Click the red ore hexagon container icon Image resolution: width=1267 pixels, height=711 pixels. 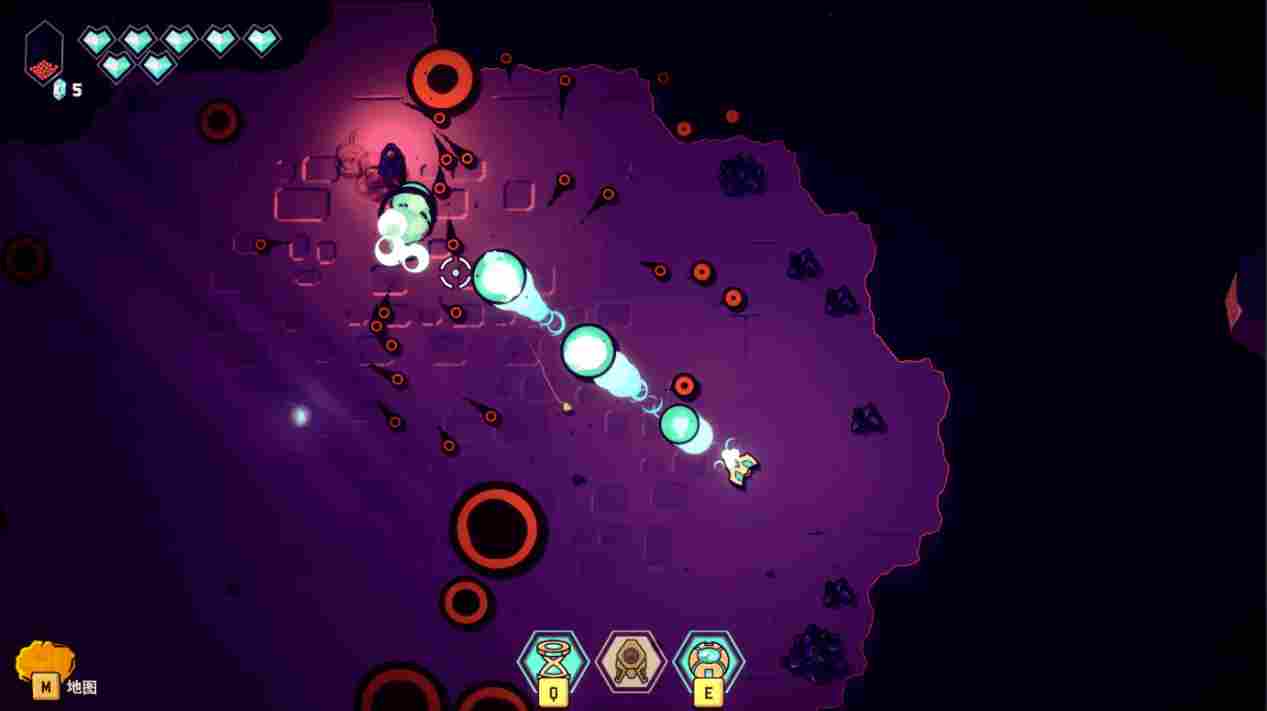[44, 54]
